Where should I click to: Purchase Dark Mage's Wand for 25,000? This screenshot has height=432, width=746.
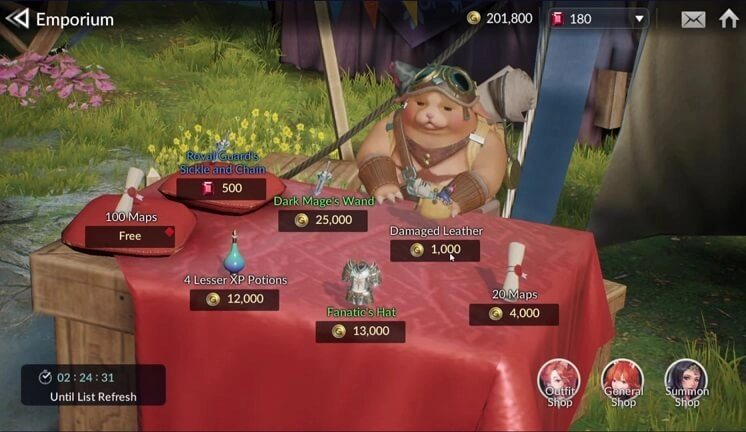323,220
